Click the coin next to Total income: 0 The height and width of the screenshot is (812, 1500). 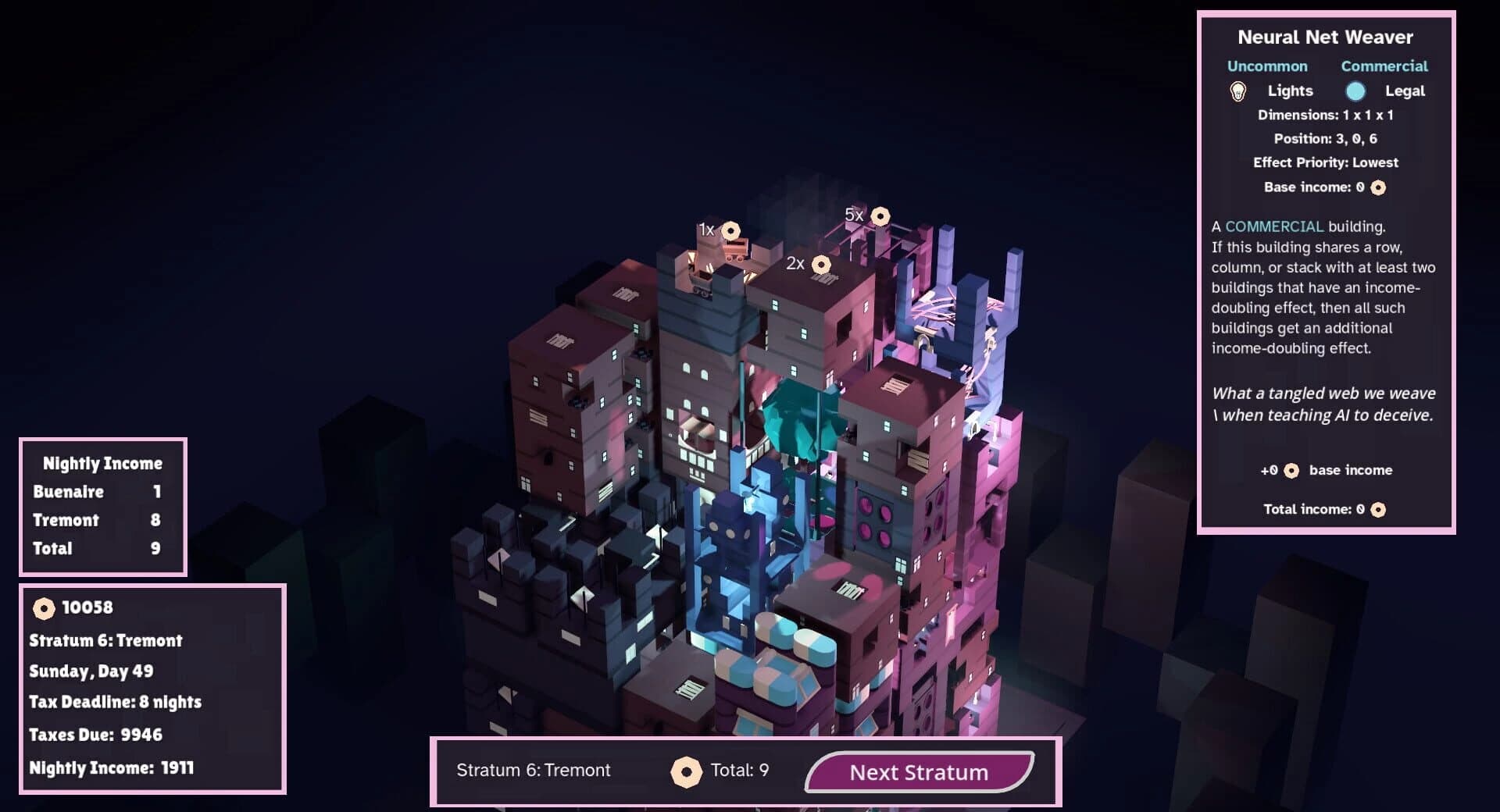click(x=1377, y=508)
